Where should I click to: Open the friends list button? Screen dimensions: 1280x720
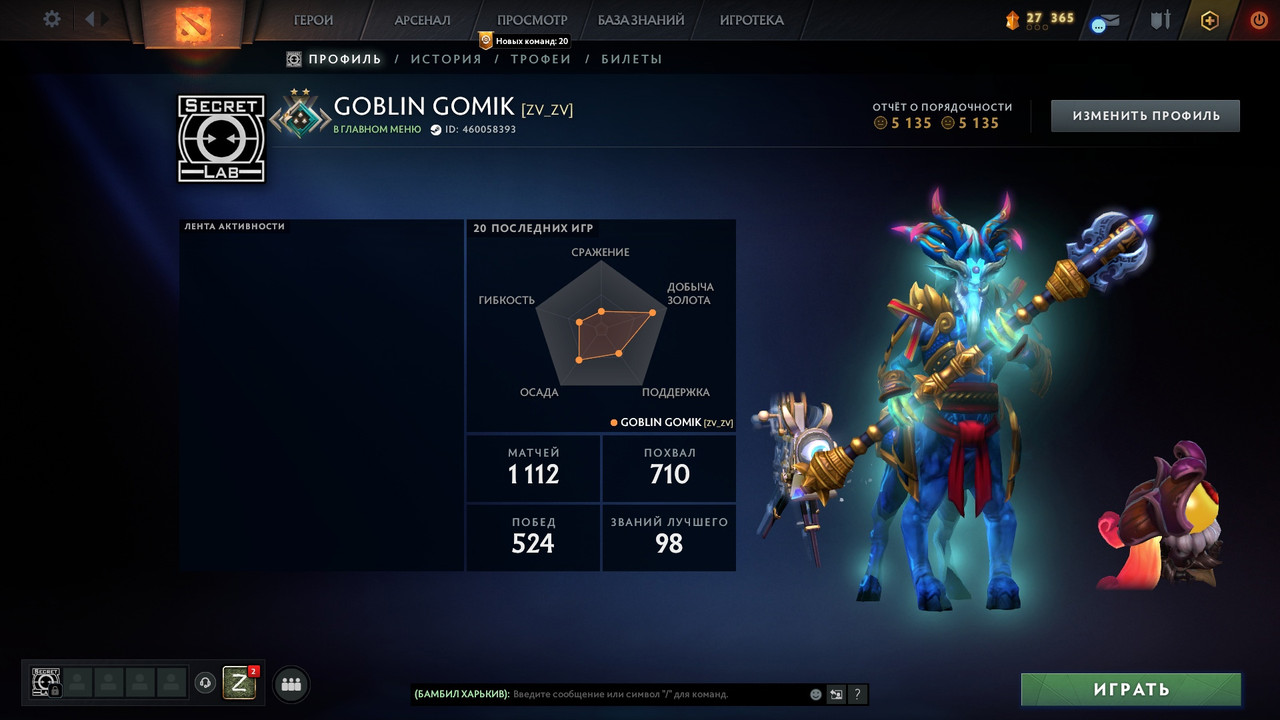click(x=291, y=684)
